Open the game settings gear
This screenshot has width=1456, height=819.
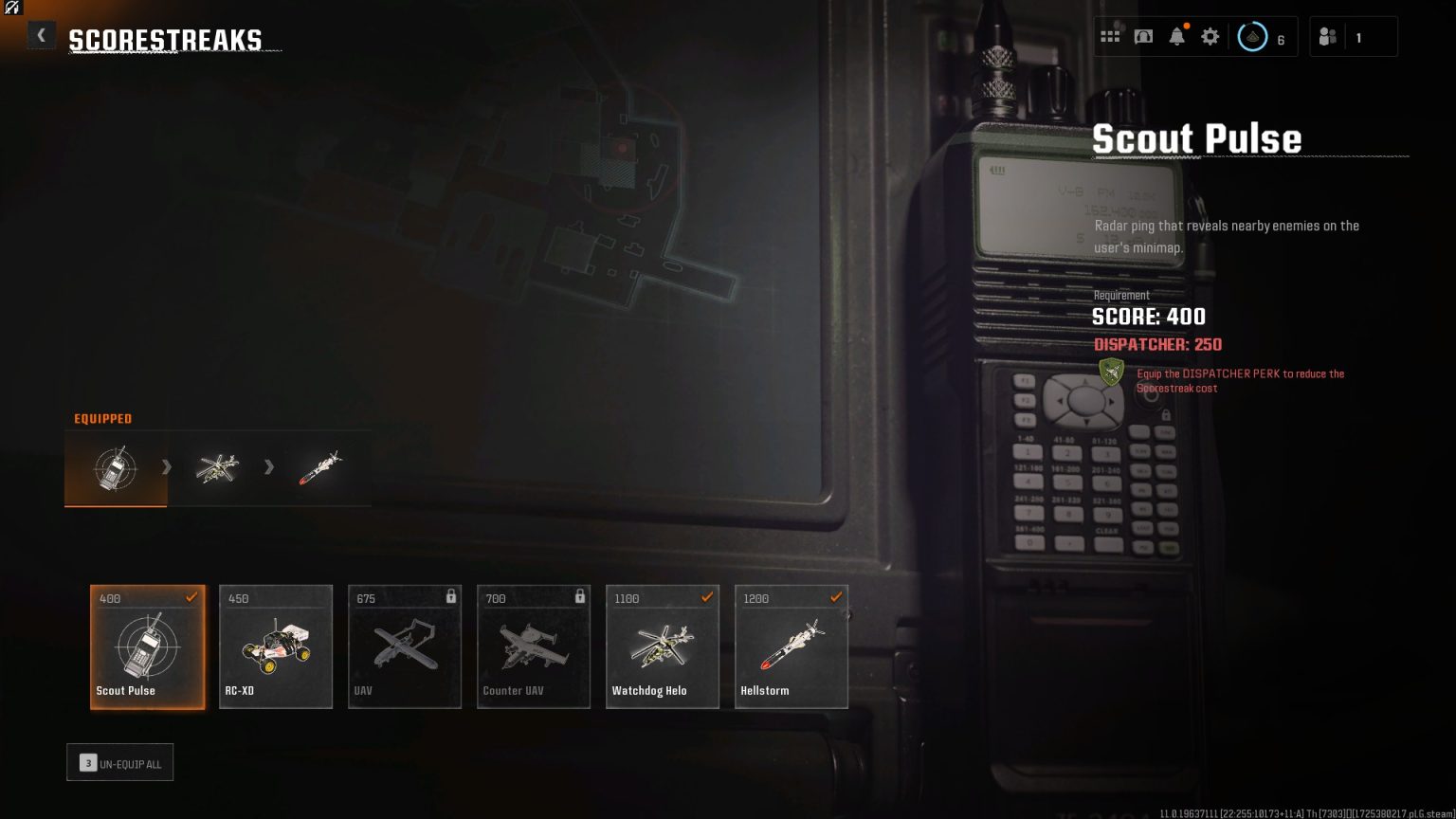click(1210, 36)
